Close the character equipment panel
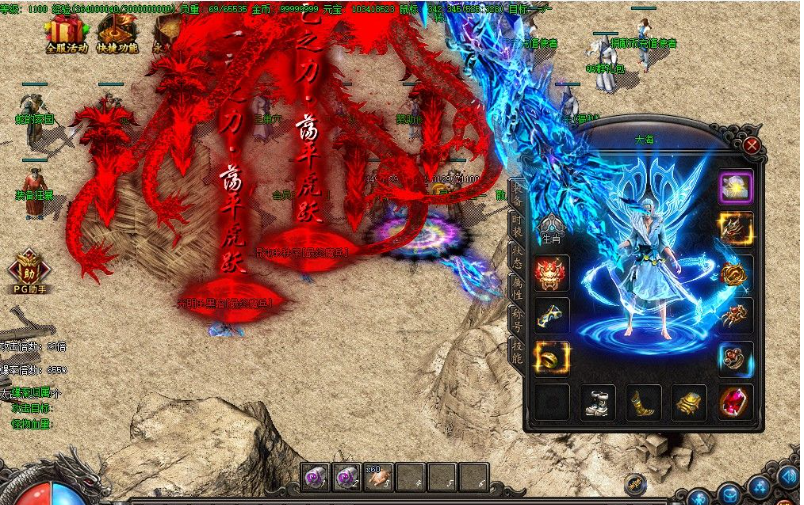Viewport: 804px width, 505px height. point(751,145)
